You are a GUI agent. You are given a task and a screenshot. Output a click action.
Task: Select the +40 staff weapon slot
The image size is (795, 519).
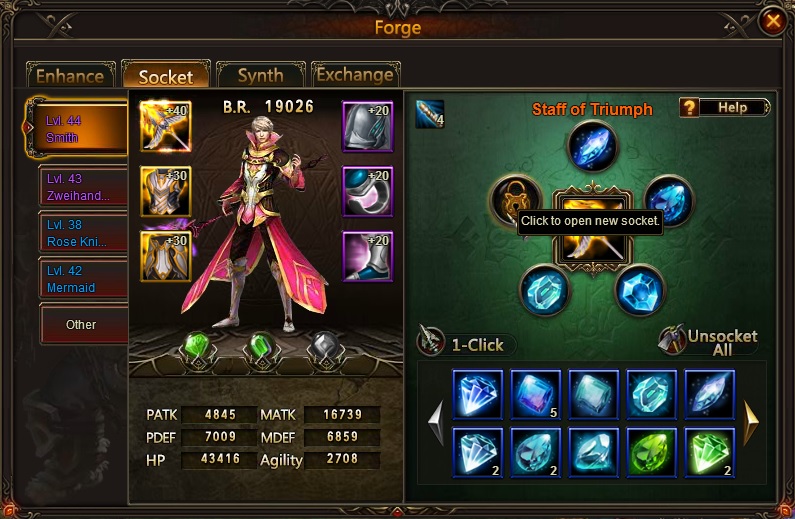coord(165,126)
